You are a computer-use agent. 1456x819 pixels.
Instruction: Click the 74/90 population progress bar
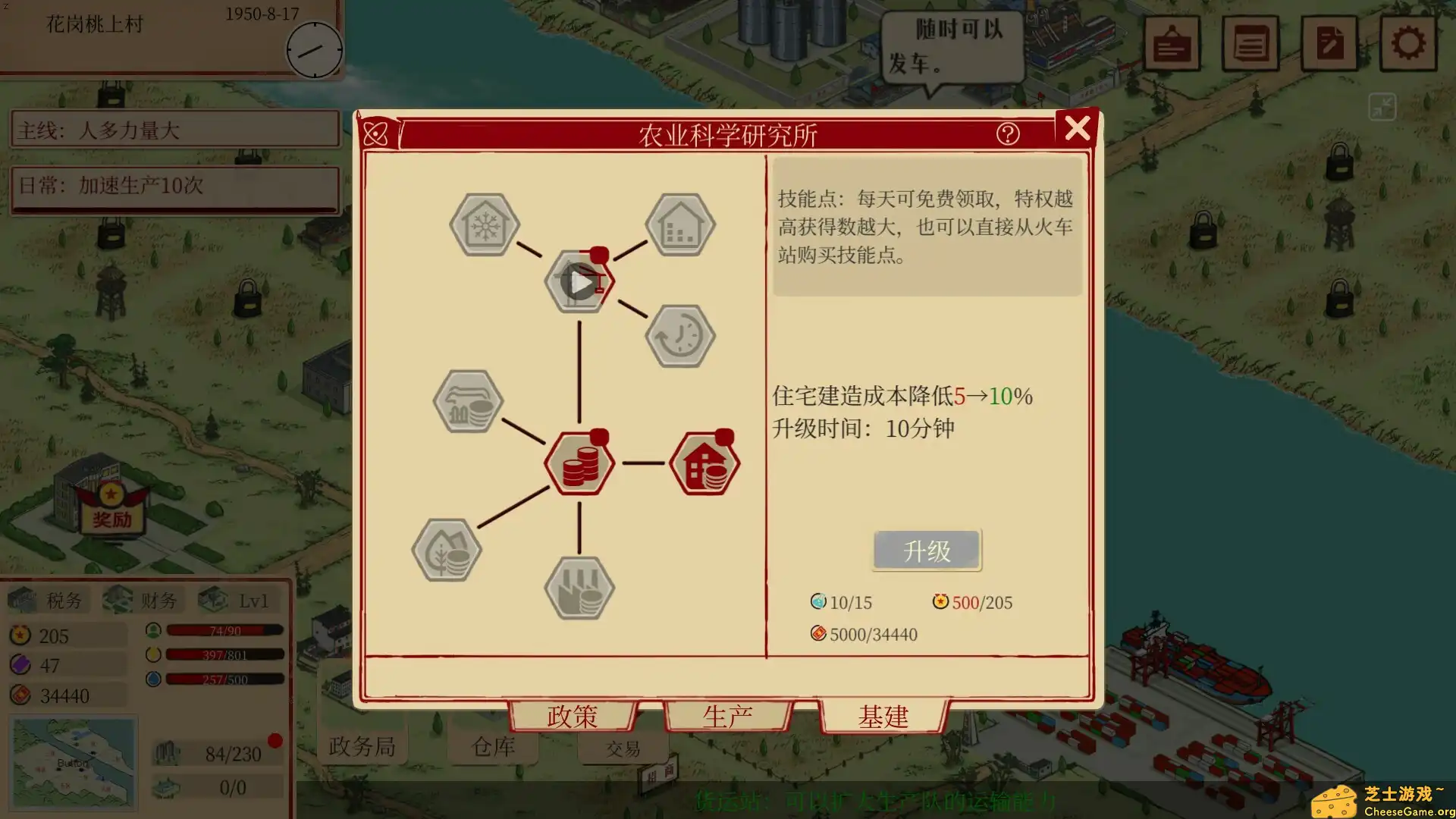(x=224, y=629)
